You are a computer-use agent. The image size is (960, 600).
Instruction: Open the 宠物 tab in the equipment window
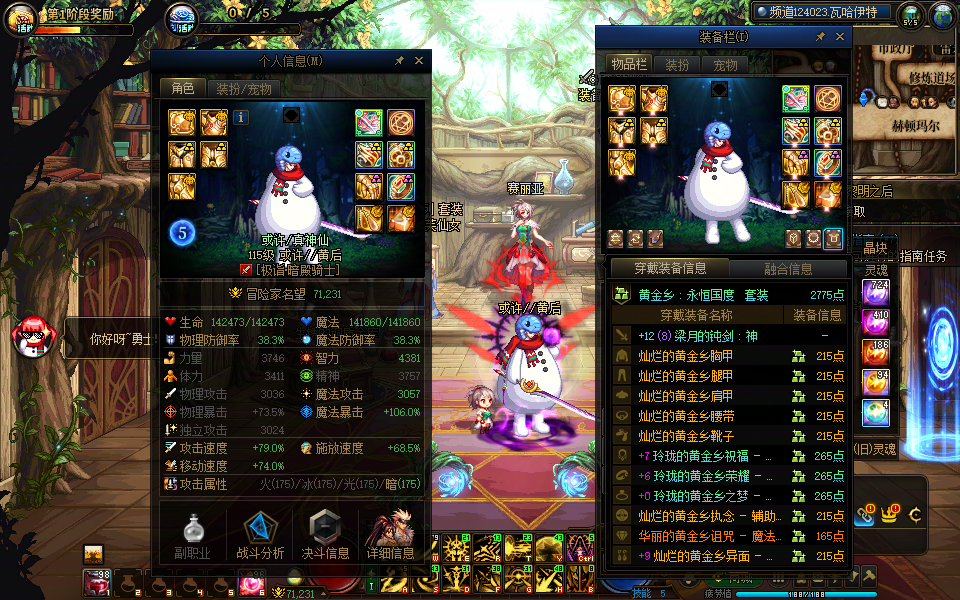coord(725,65)
